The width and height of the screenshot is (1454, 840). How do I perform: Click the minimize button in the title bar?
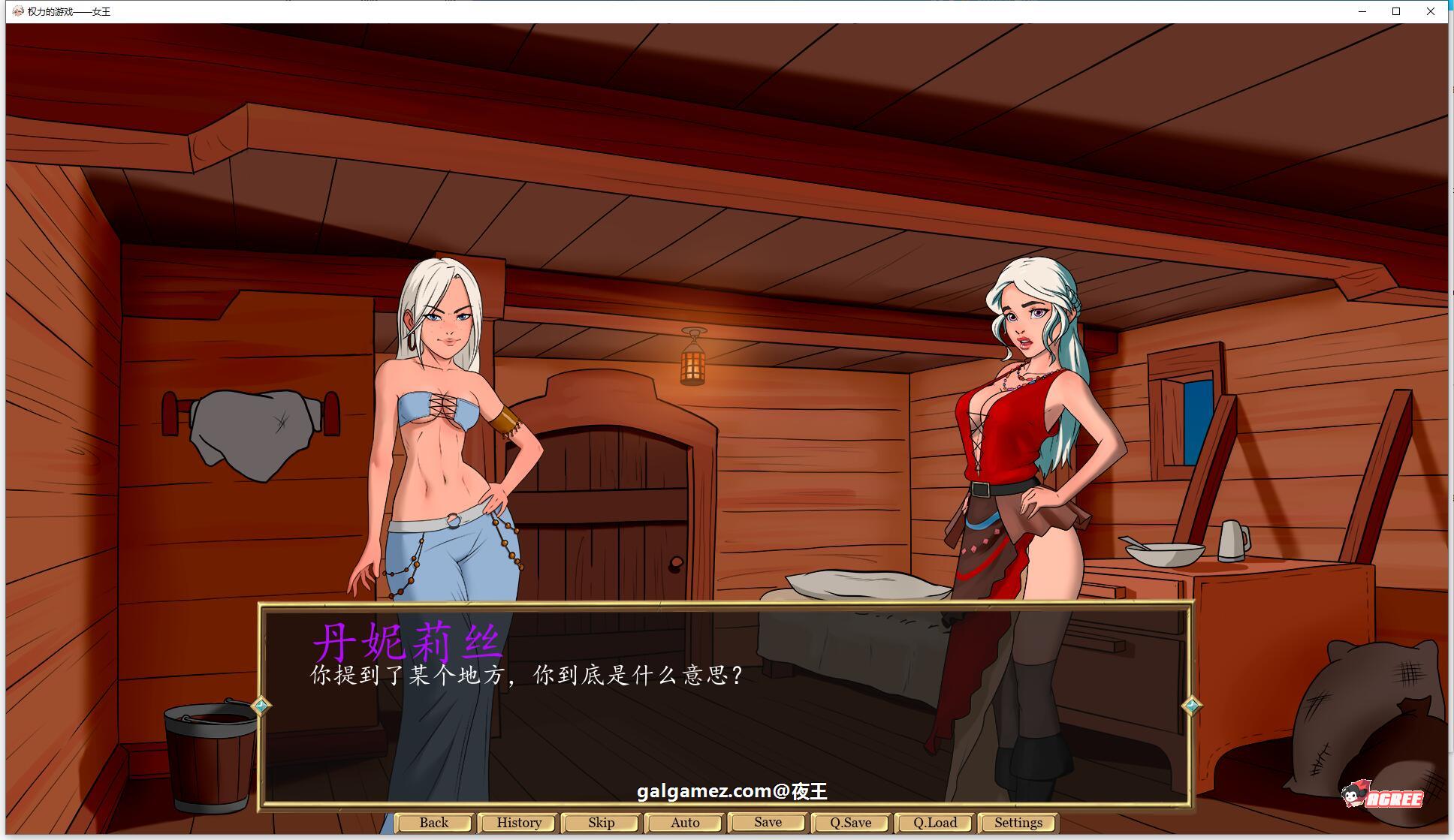(1362, 11)
